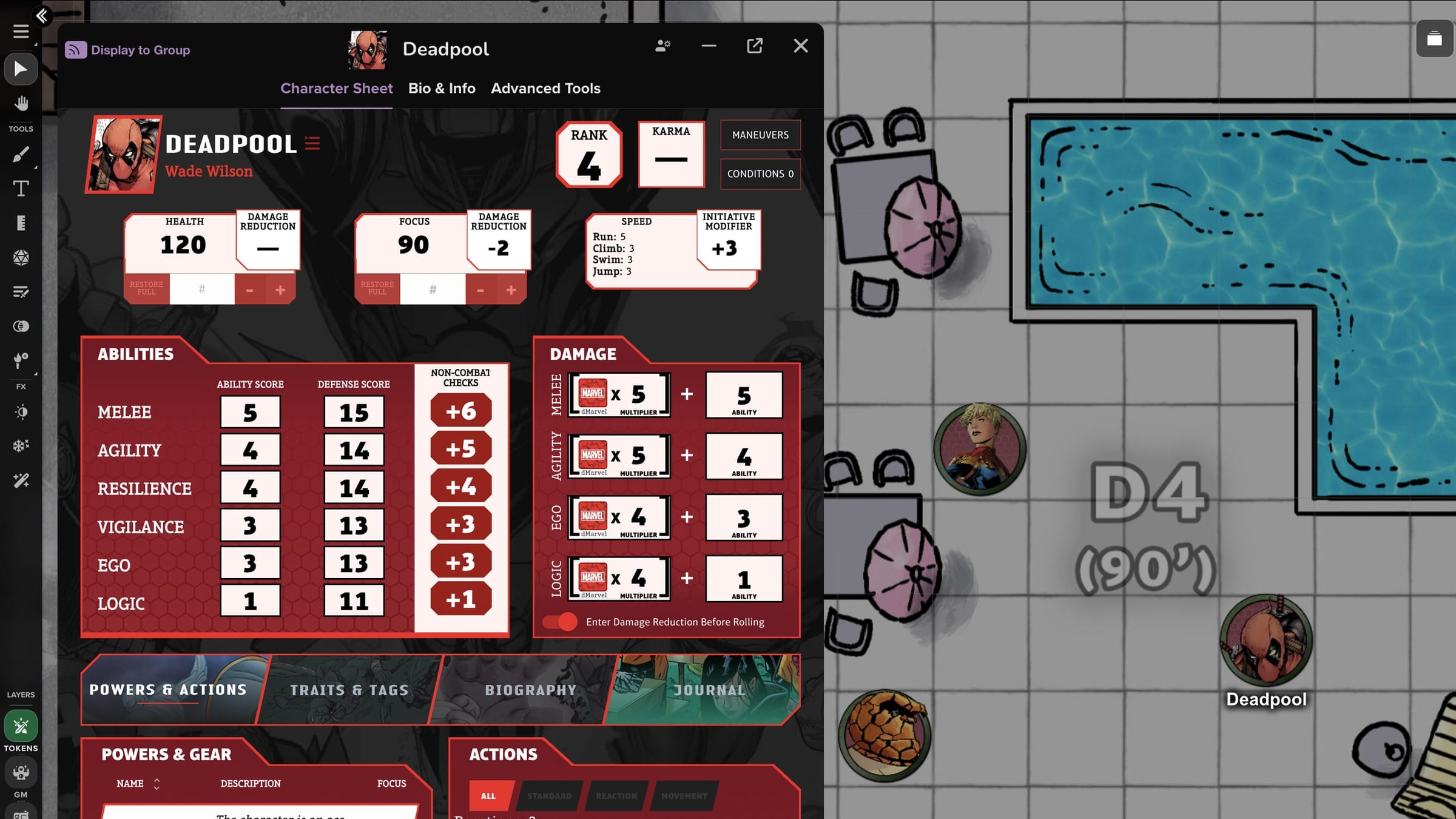
Task: Select the pointer tool in the left toolbar
Action: (21, 69)
